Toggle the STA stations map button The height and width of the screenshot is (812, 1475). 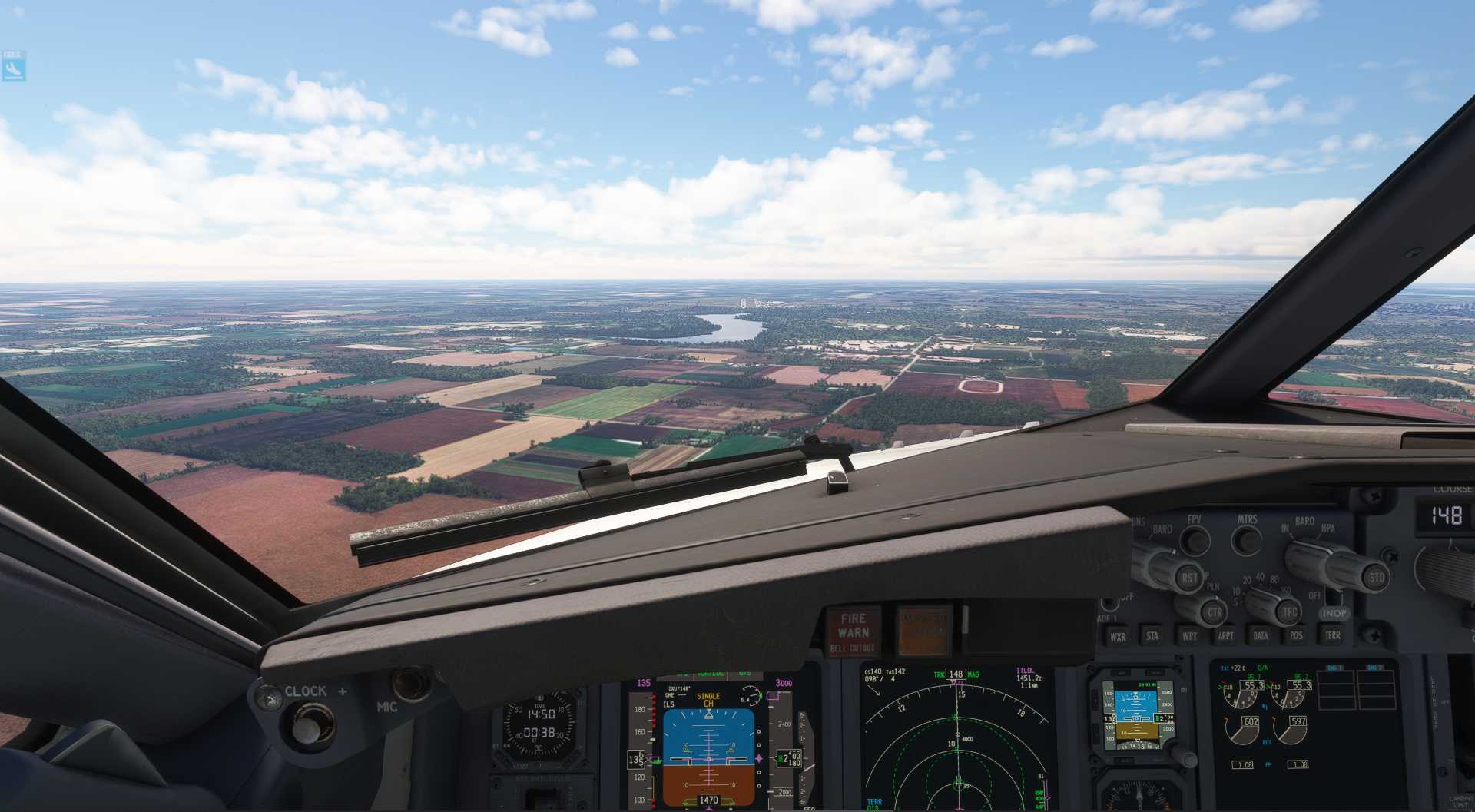(x=1152, y=635)
